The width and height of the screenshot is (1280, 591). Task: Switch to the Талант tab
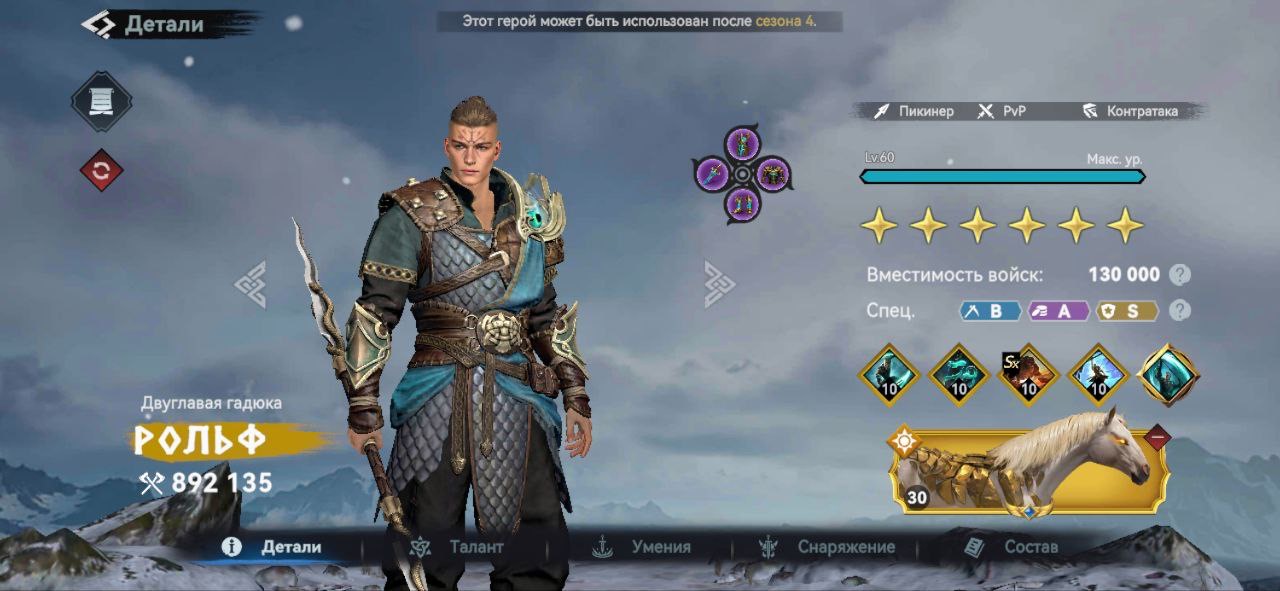(457, 547)
